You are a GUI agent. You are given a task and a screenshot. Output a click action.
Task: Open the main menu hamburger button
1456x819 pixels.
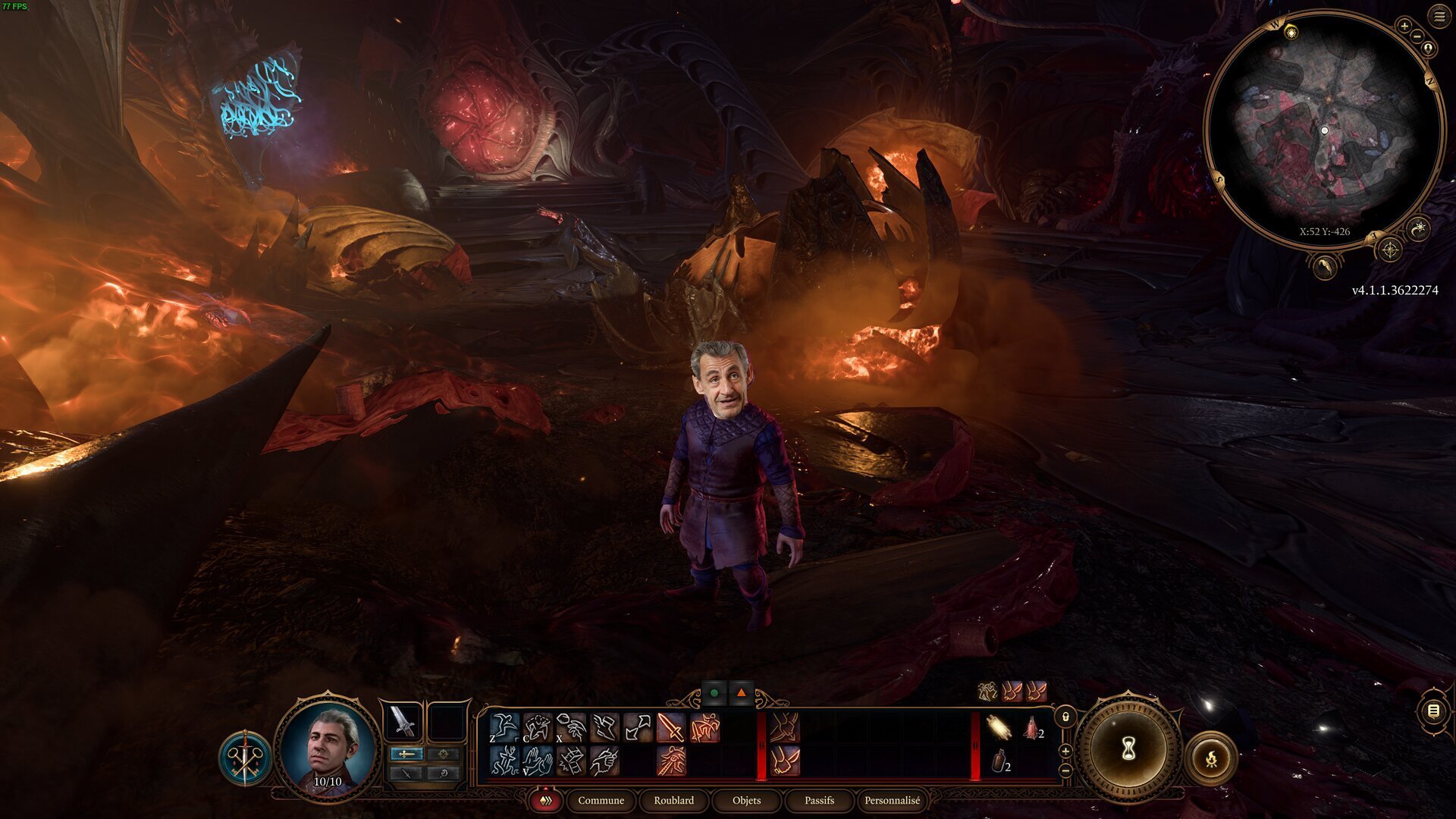point(1439,17)
